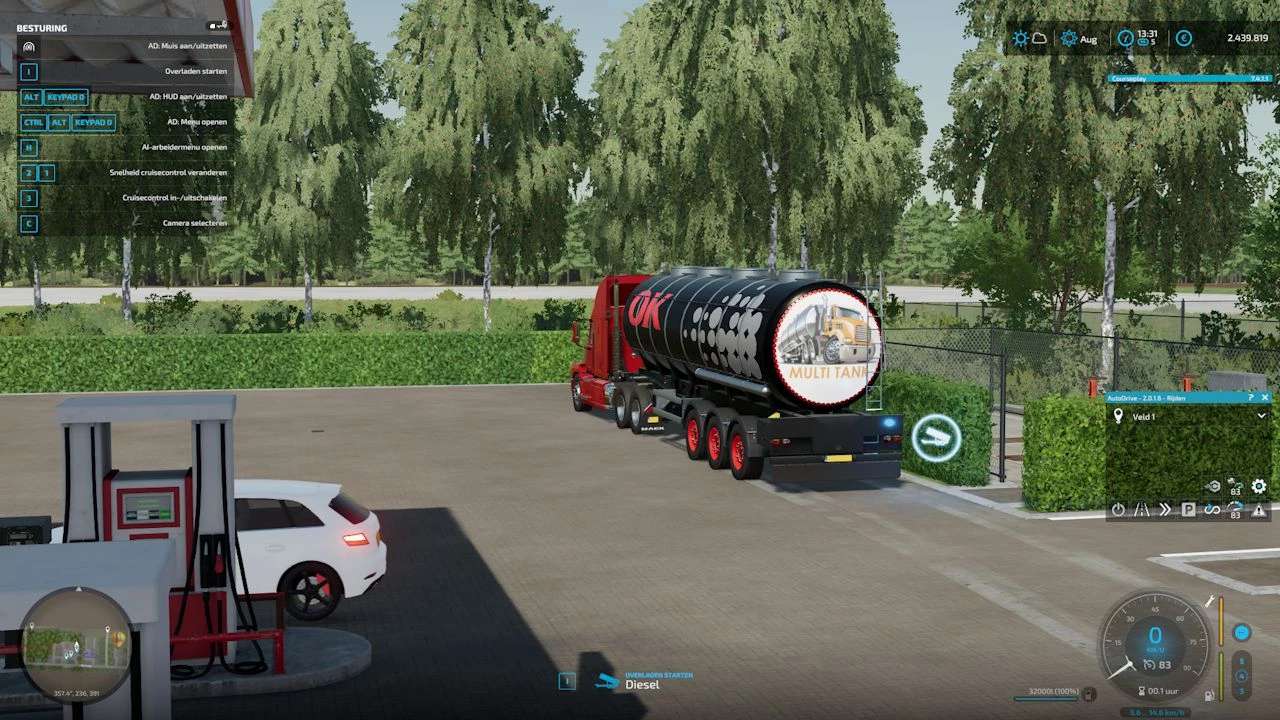Click the blue unload nozzle marker
1280x720 pixels.
(x=936, y=438)
